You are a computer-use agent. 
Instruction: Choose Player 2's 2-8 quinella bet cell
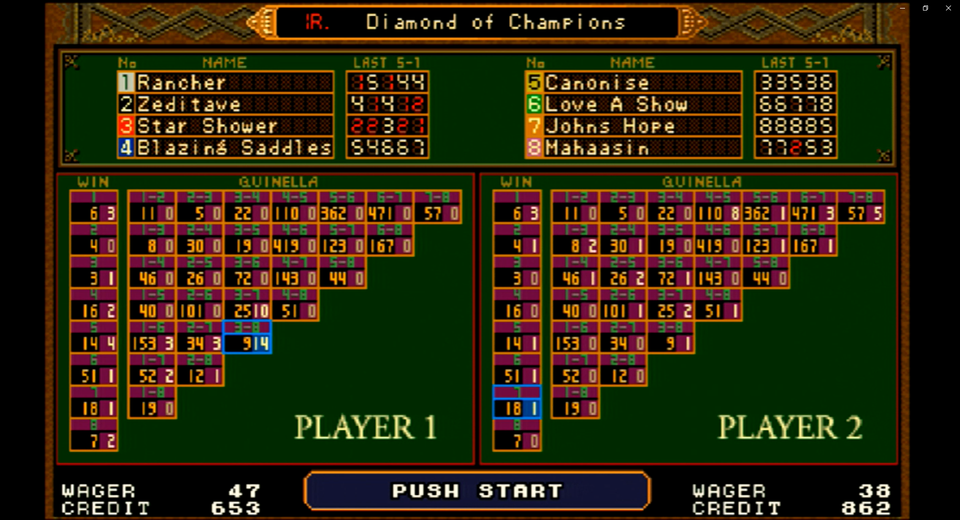tap(623, 375)
